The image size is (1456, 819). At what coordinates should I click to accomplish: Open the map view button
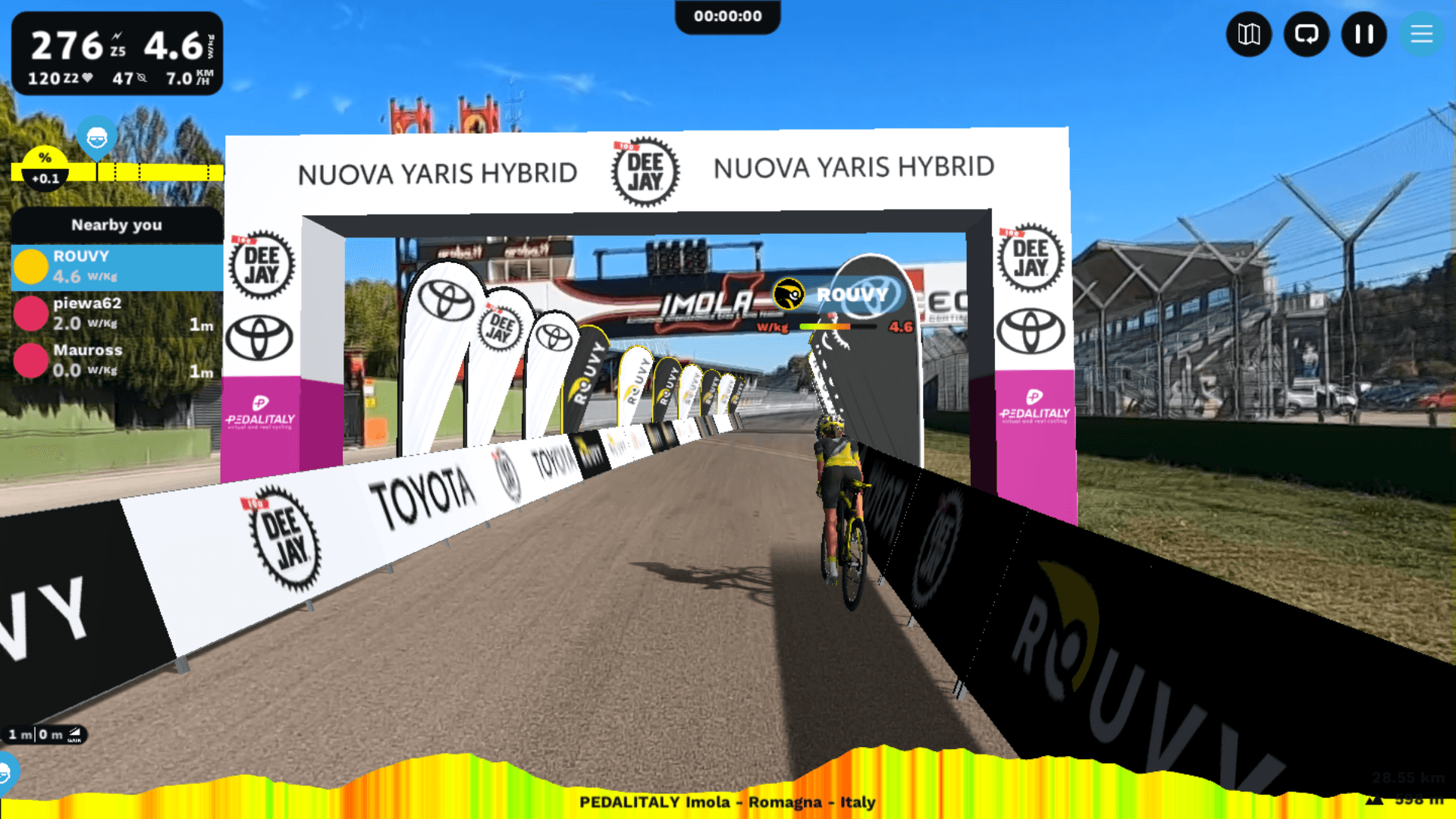[1248, 34]
